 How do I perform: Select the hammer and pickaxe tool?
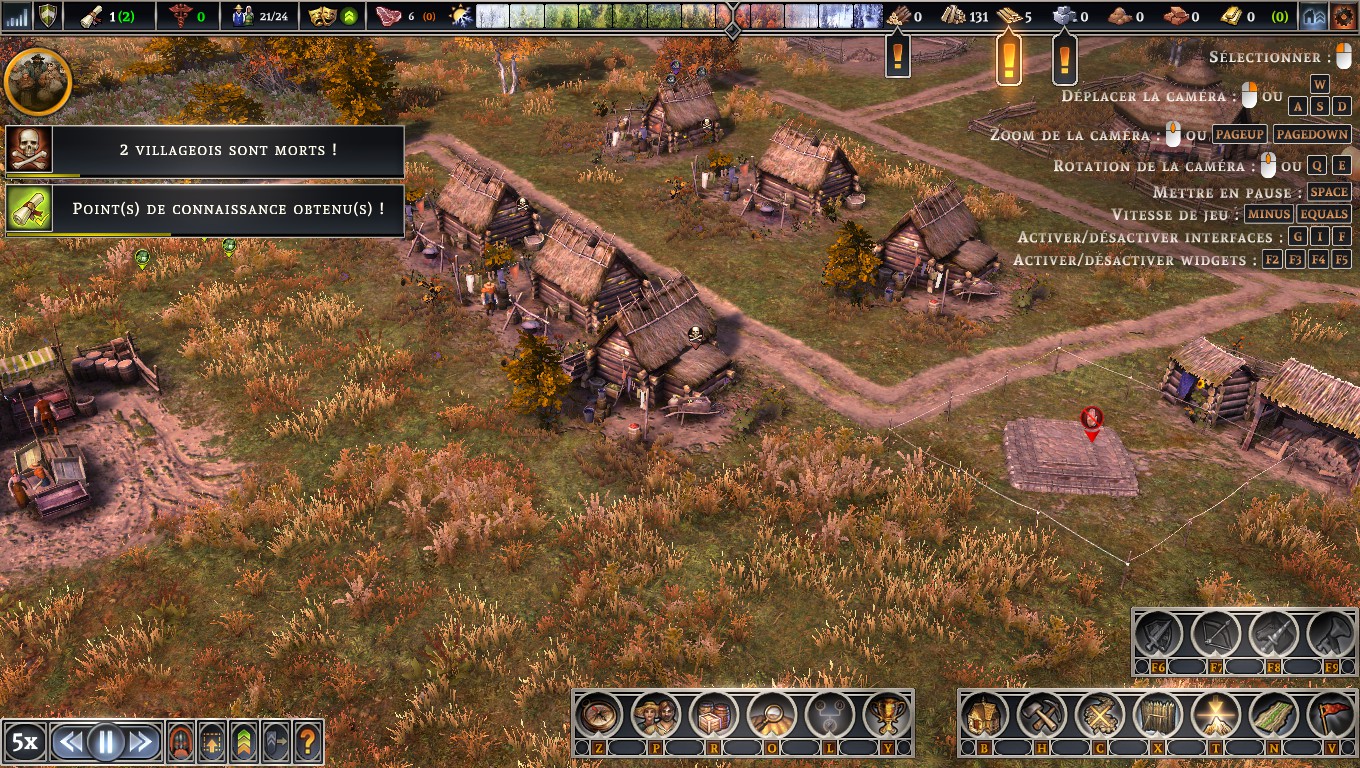pos(1042,716)
